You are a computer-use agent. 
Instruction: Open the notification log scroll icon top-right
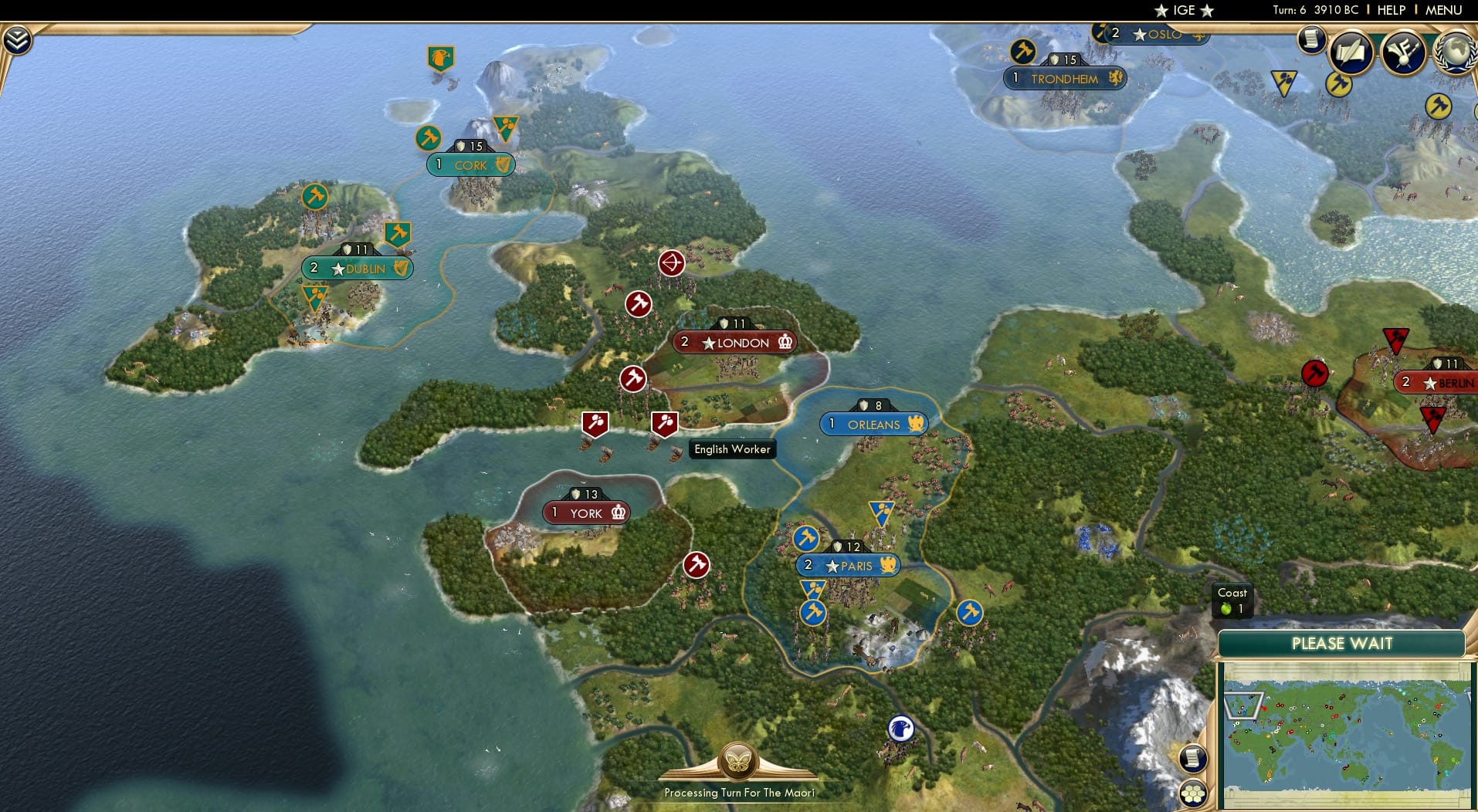click(1310, 40)
